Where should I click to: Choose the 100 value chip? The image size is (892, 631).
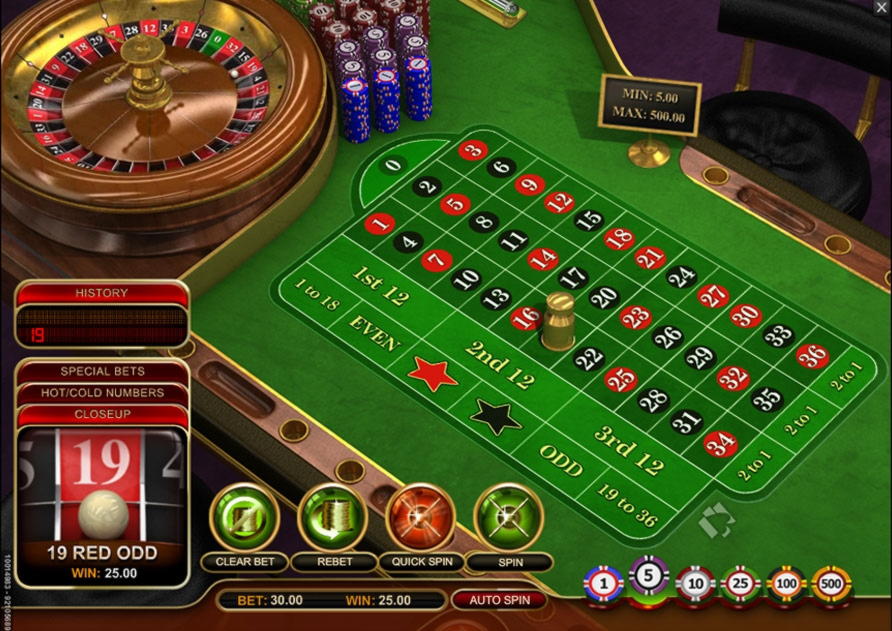point(786,582)
